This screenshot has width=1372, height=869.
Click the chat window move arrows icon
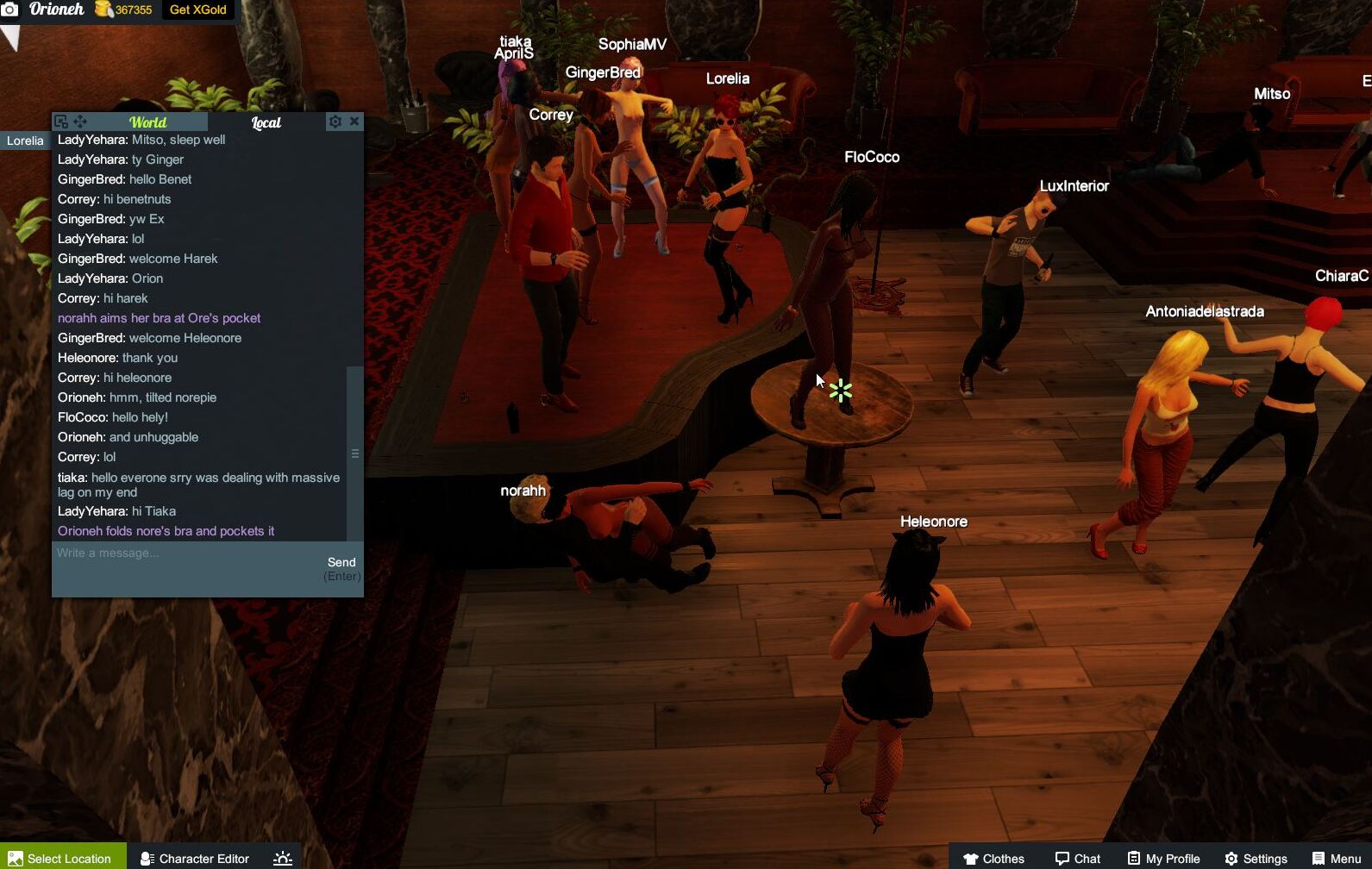[81, 122]
